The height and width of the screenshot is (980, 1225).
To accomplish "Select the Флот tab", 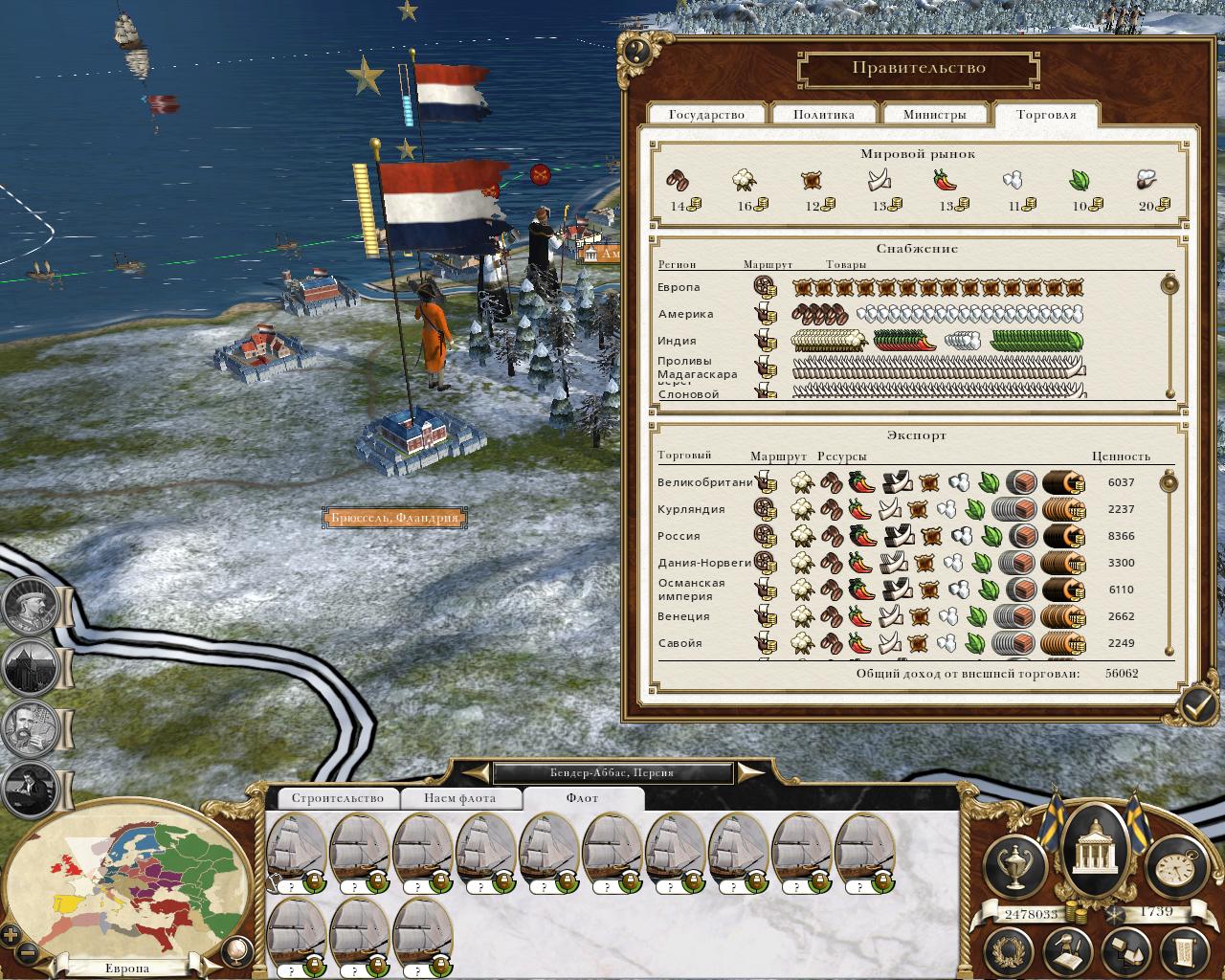I will 582,798.
